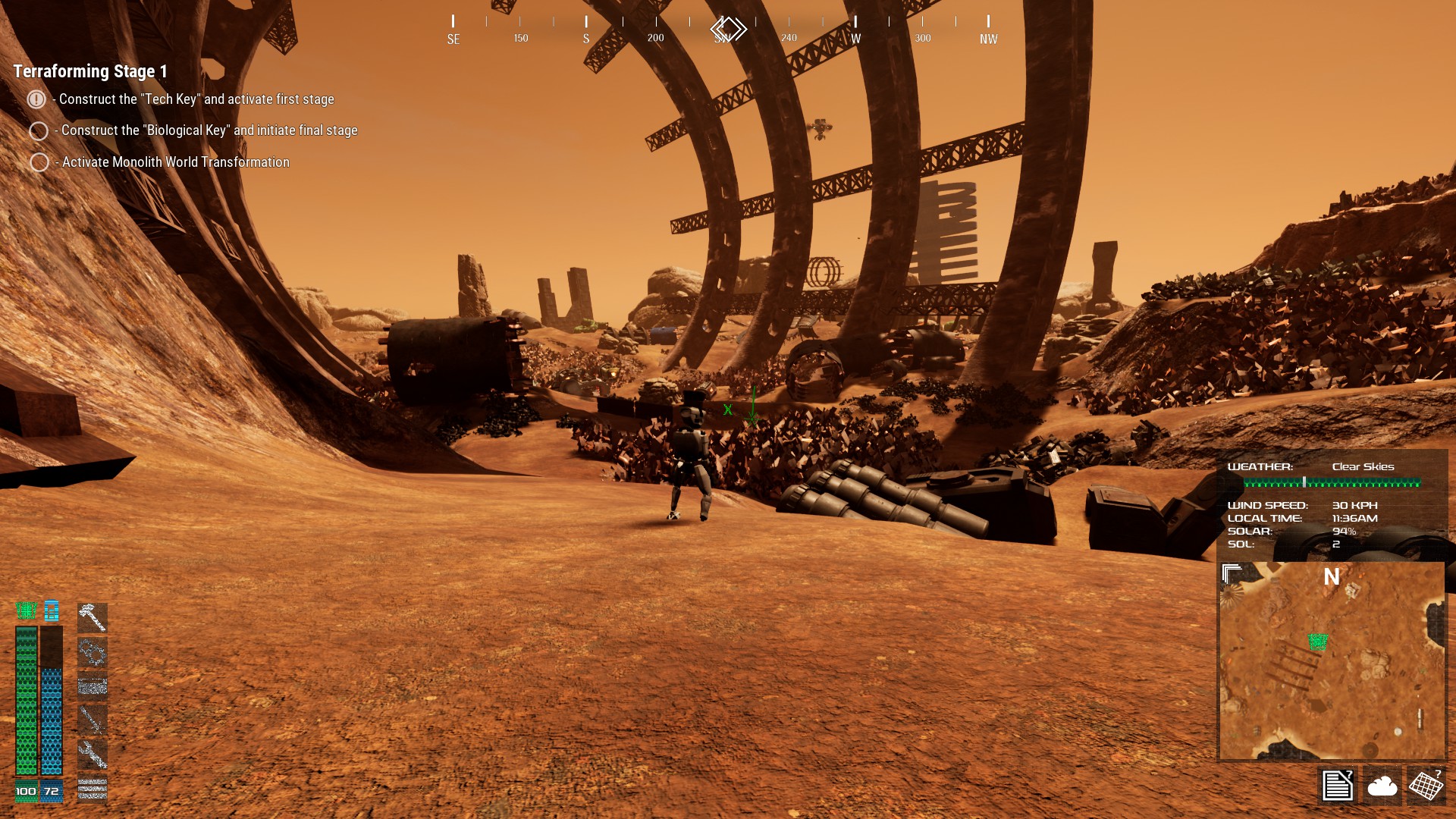Select the Monolith World Transformation objective
Screen dimensions: 1456x819
(175, 162)
